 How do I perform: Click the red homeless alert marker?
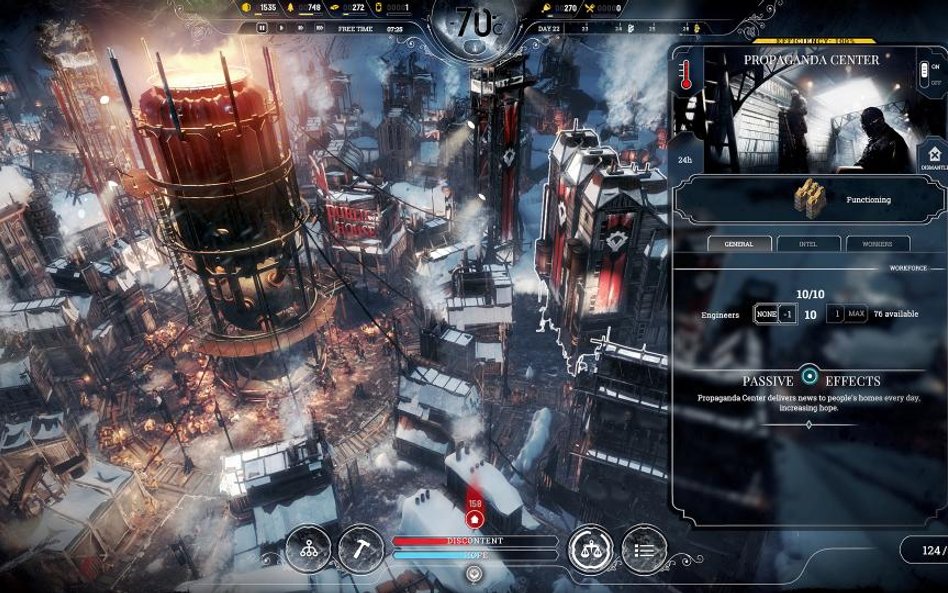pyautogui.click(x=475, y=515)
